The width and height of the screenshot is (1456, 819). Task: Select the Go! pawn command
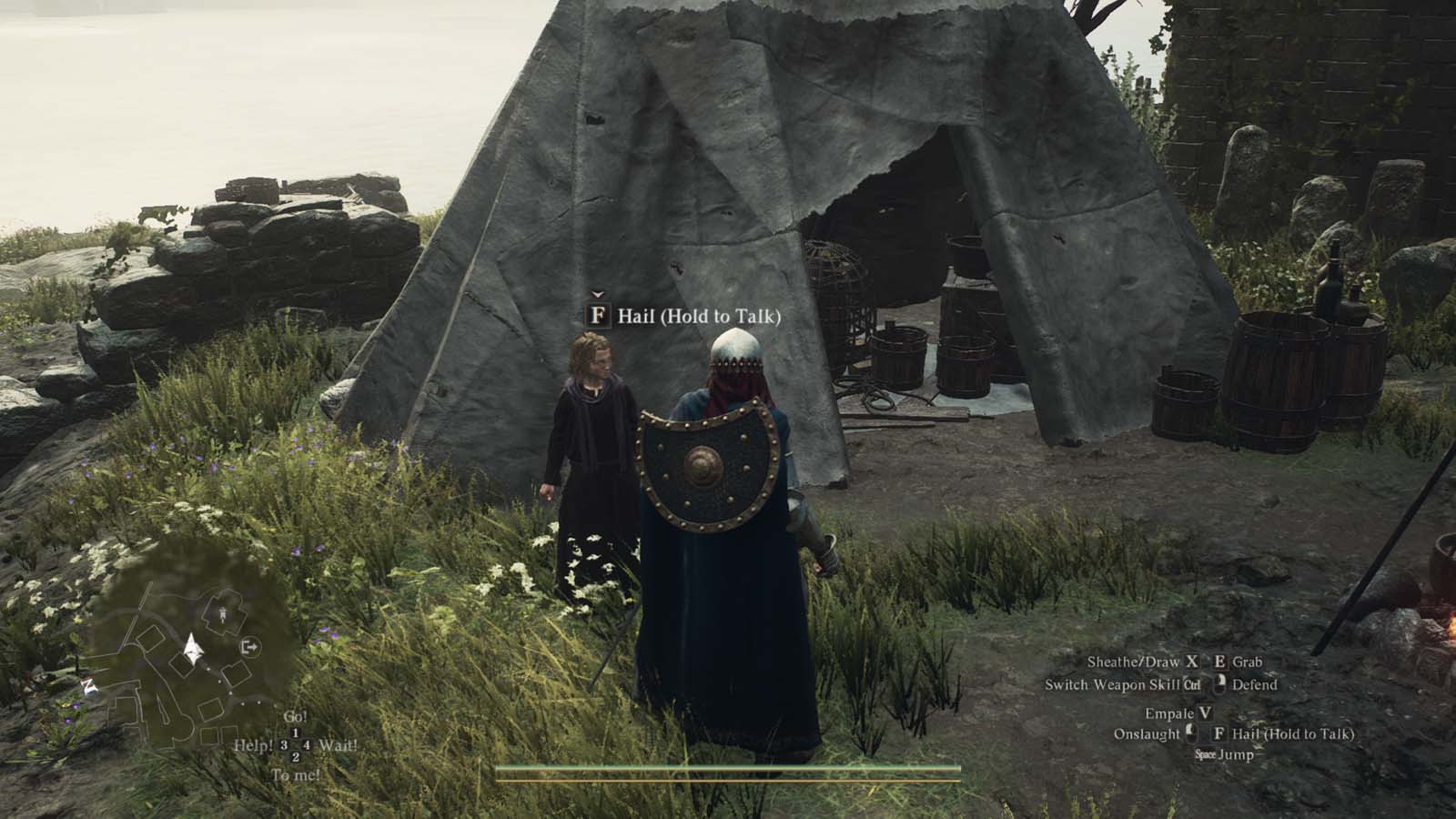click(x=297, y=715)
